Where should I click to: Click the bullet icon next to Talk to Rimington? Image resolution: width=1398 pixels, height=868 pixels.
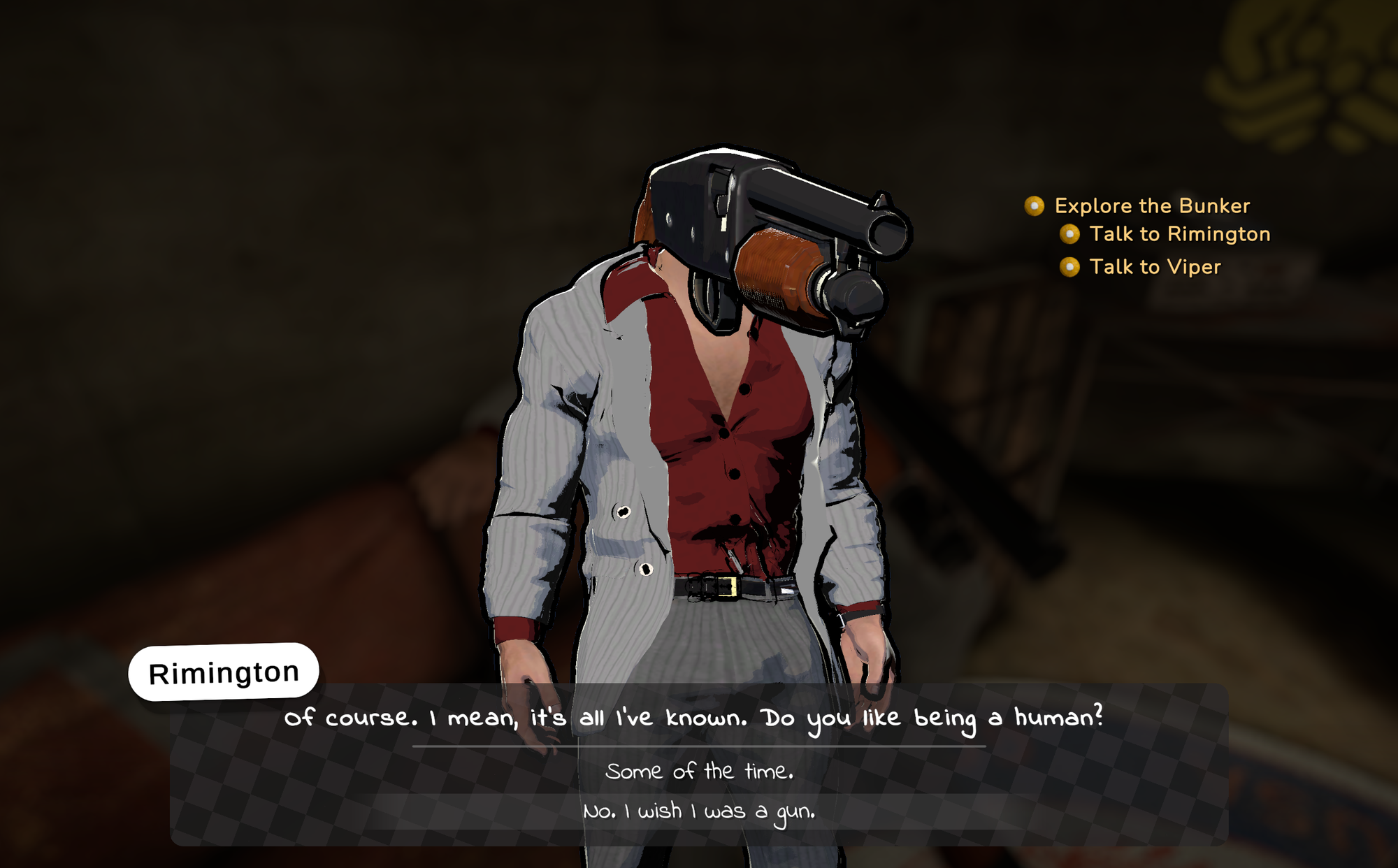click(x=1069, y=235)
